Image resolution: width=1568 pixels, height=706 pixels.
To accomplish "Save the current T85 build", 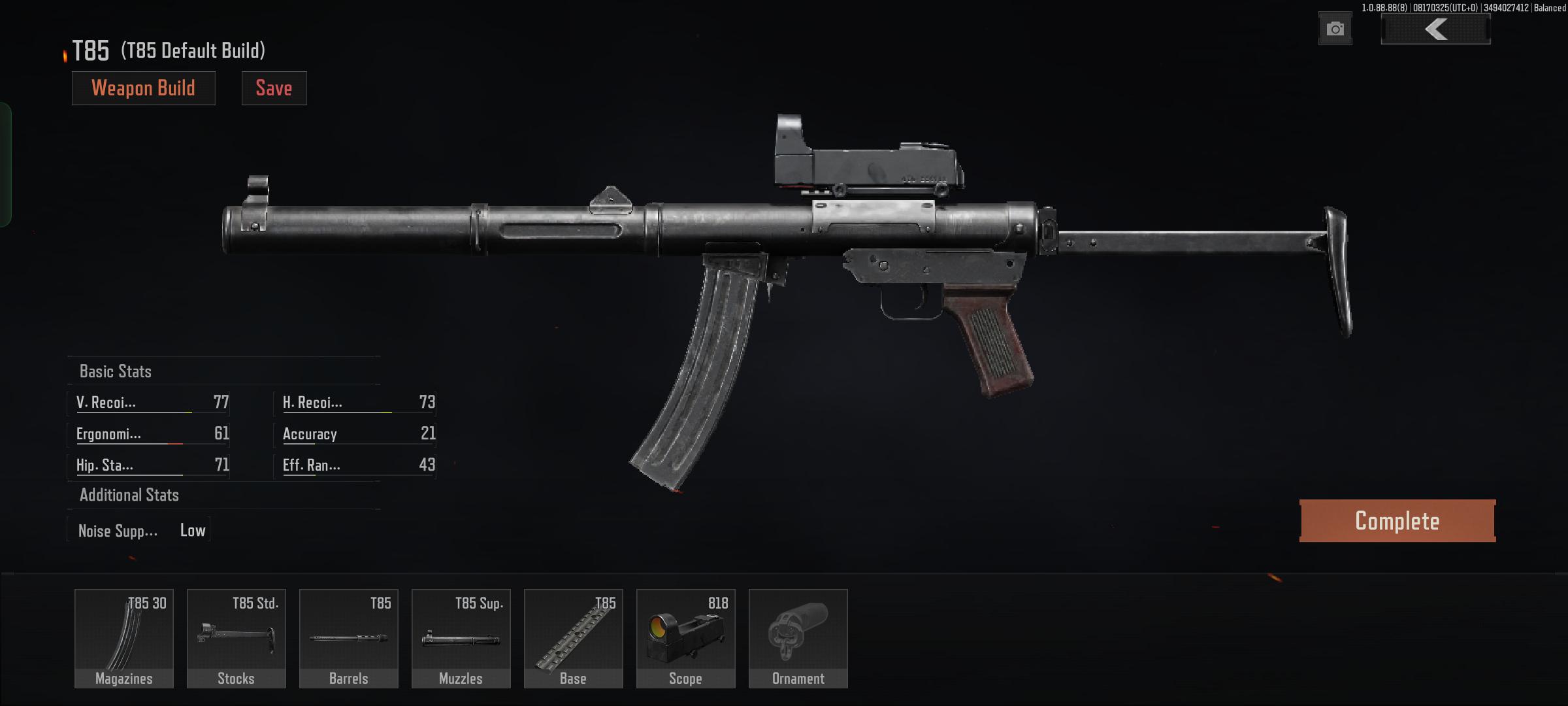I will 274,88.
